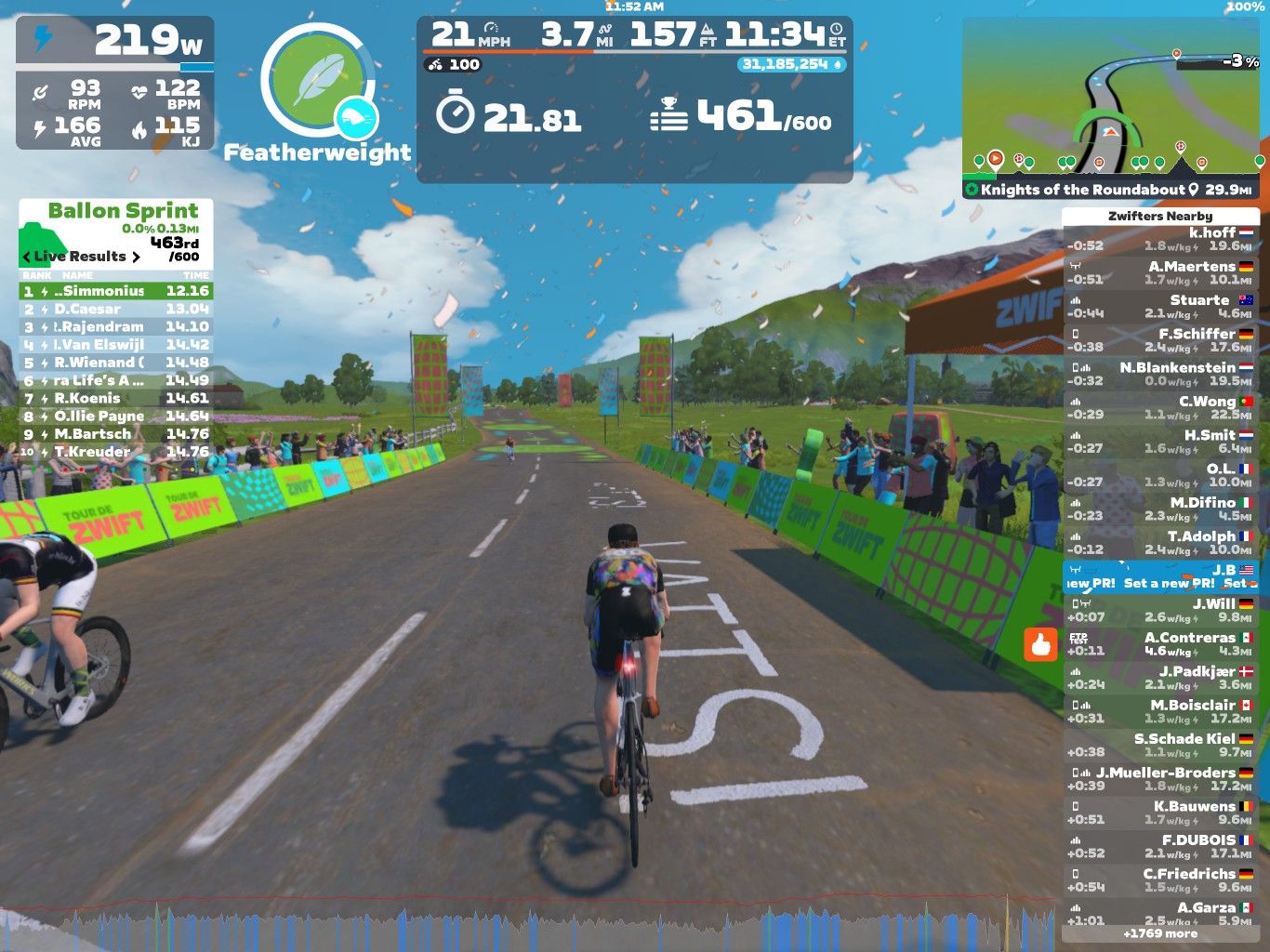Select D.Caesar in sprint leaderboard
The width and height of the screenshot is (1270, 952).
tap(116, 309)
